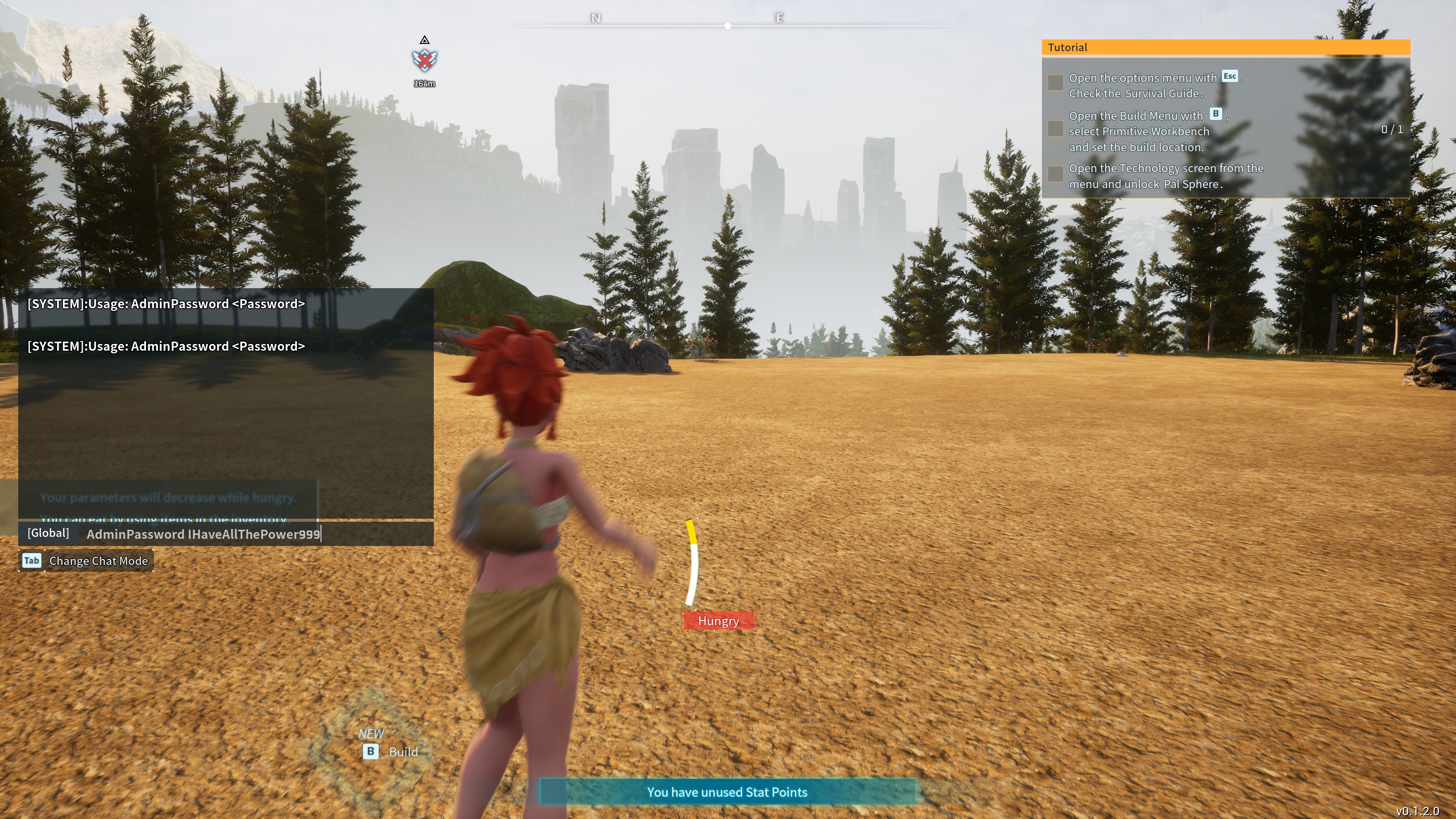Click the Tutorial panel header

(x=1225, y=47)
